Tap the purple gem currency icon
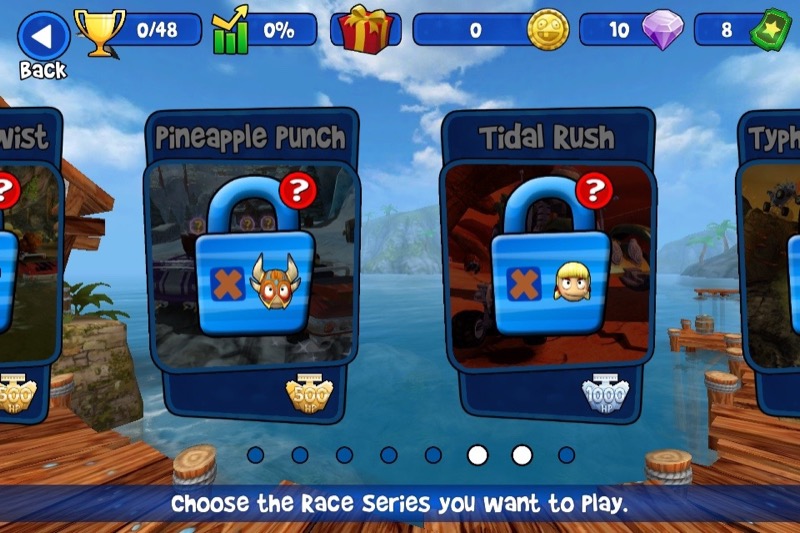Screen dimensions: 800x533 click(660, 30)
